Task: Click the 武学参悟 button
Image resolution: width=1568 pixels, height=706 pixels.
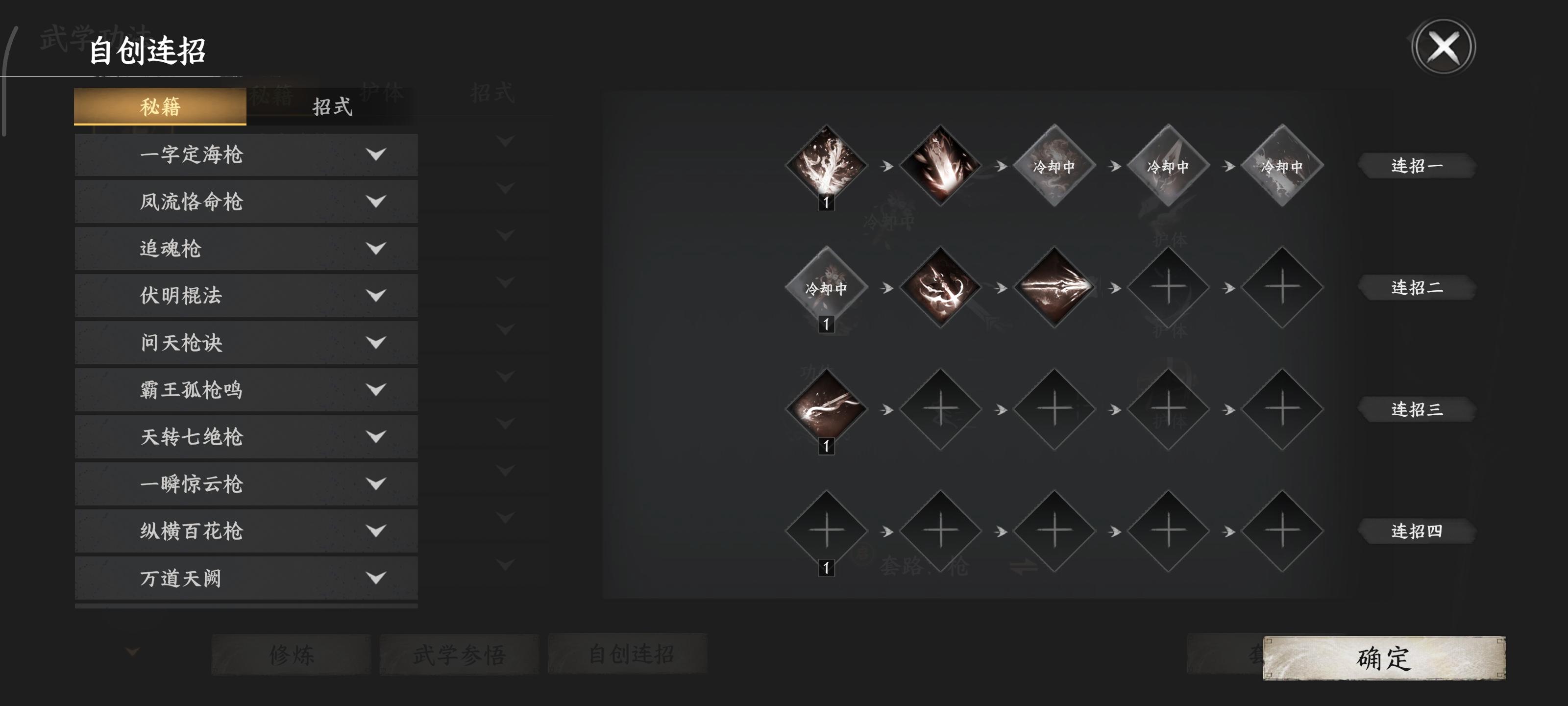Action: tap(461, 654)
